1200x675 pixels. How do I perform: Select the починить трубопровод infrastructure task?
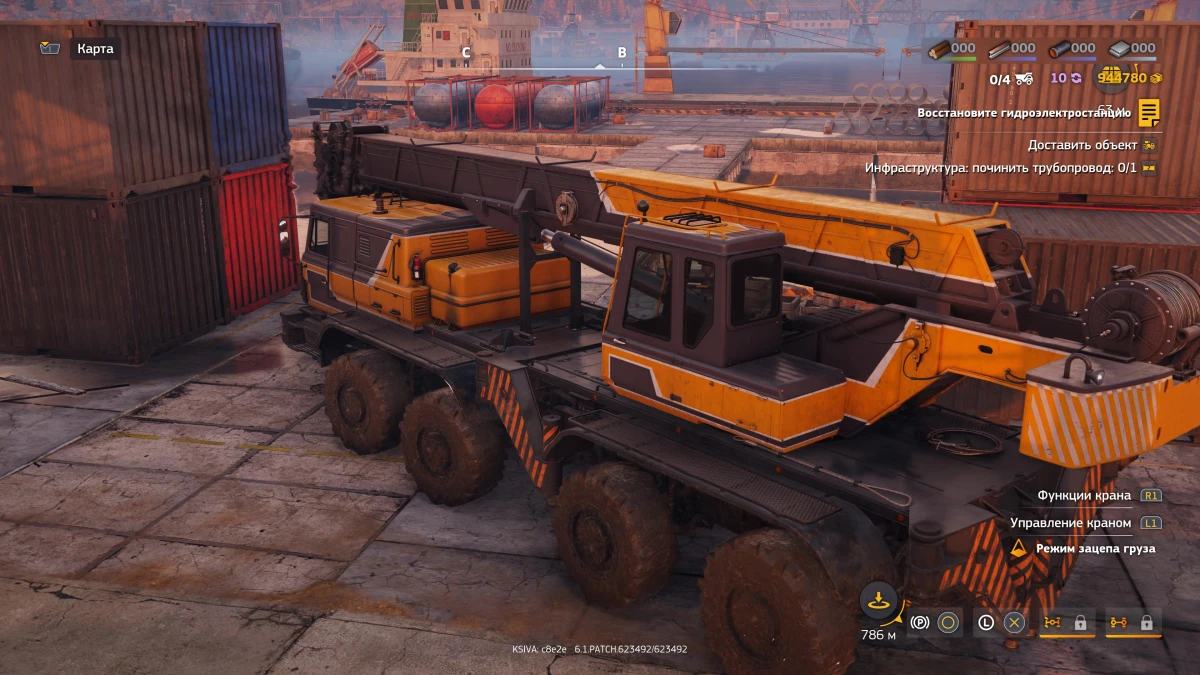pyautogui.click(x=1000, y=168)
